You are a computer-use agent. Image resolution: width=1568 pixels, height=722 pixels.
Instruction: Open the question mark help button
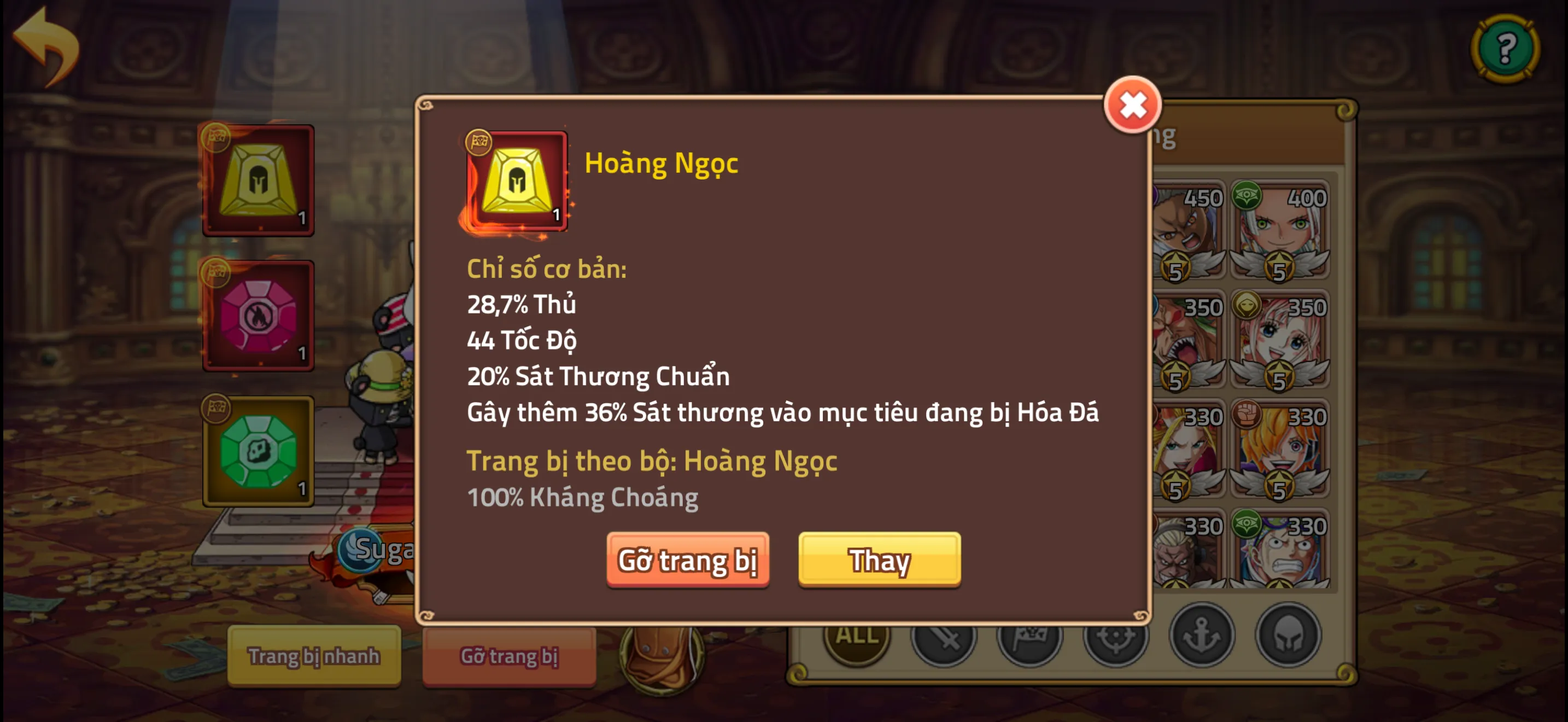click(x=1505, y=49)
